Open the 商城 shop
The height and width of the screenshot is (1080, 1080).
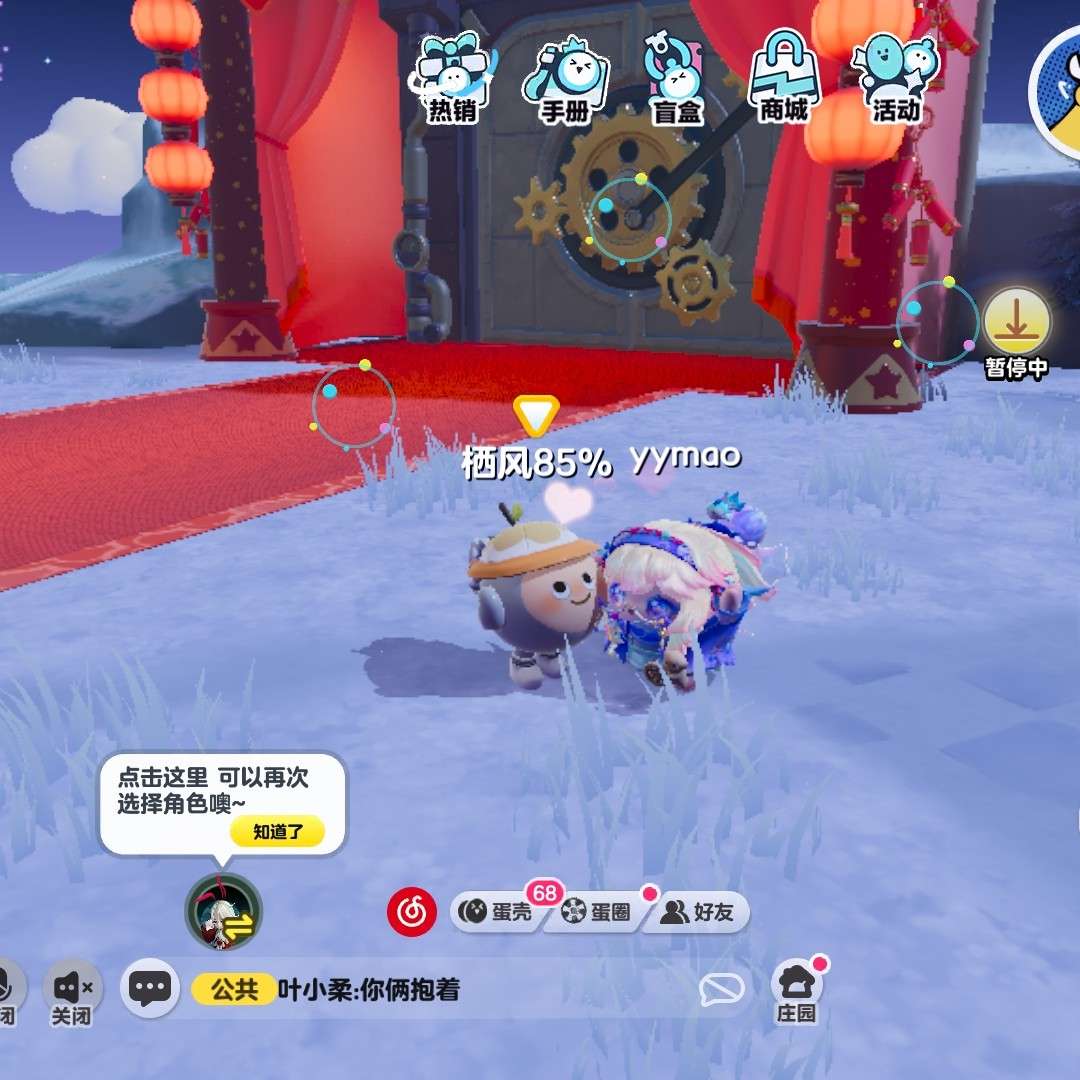[784, 78]
